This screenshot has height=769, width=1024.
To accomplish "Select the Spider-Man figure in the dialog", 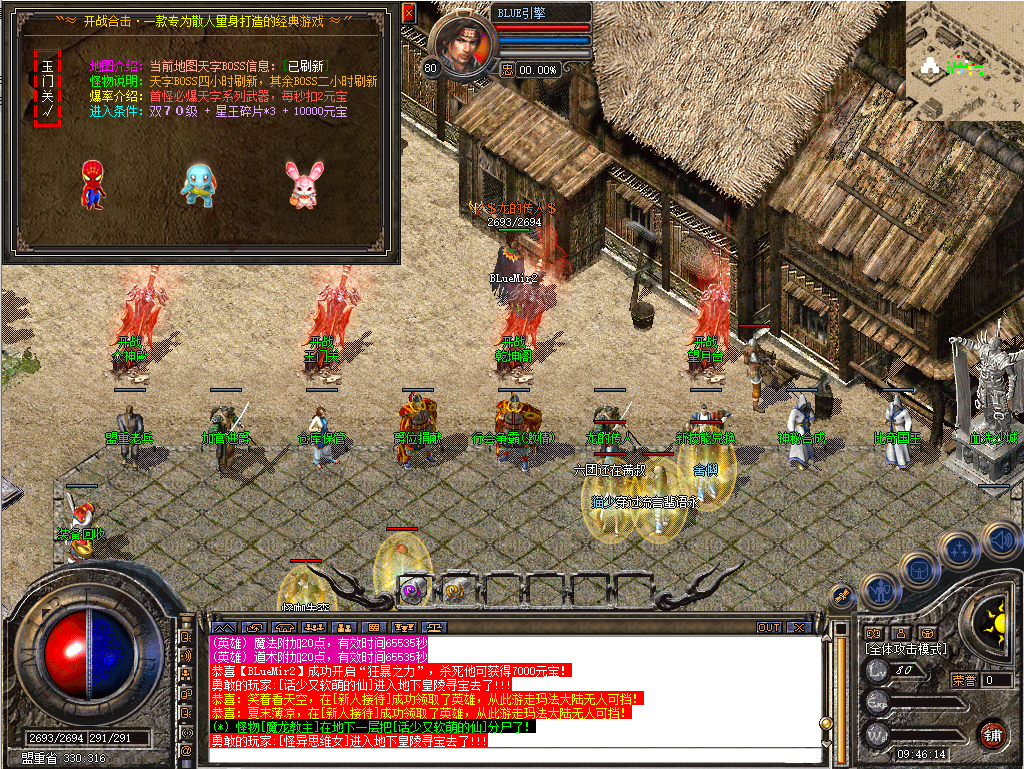I will tap(92, 185).
